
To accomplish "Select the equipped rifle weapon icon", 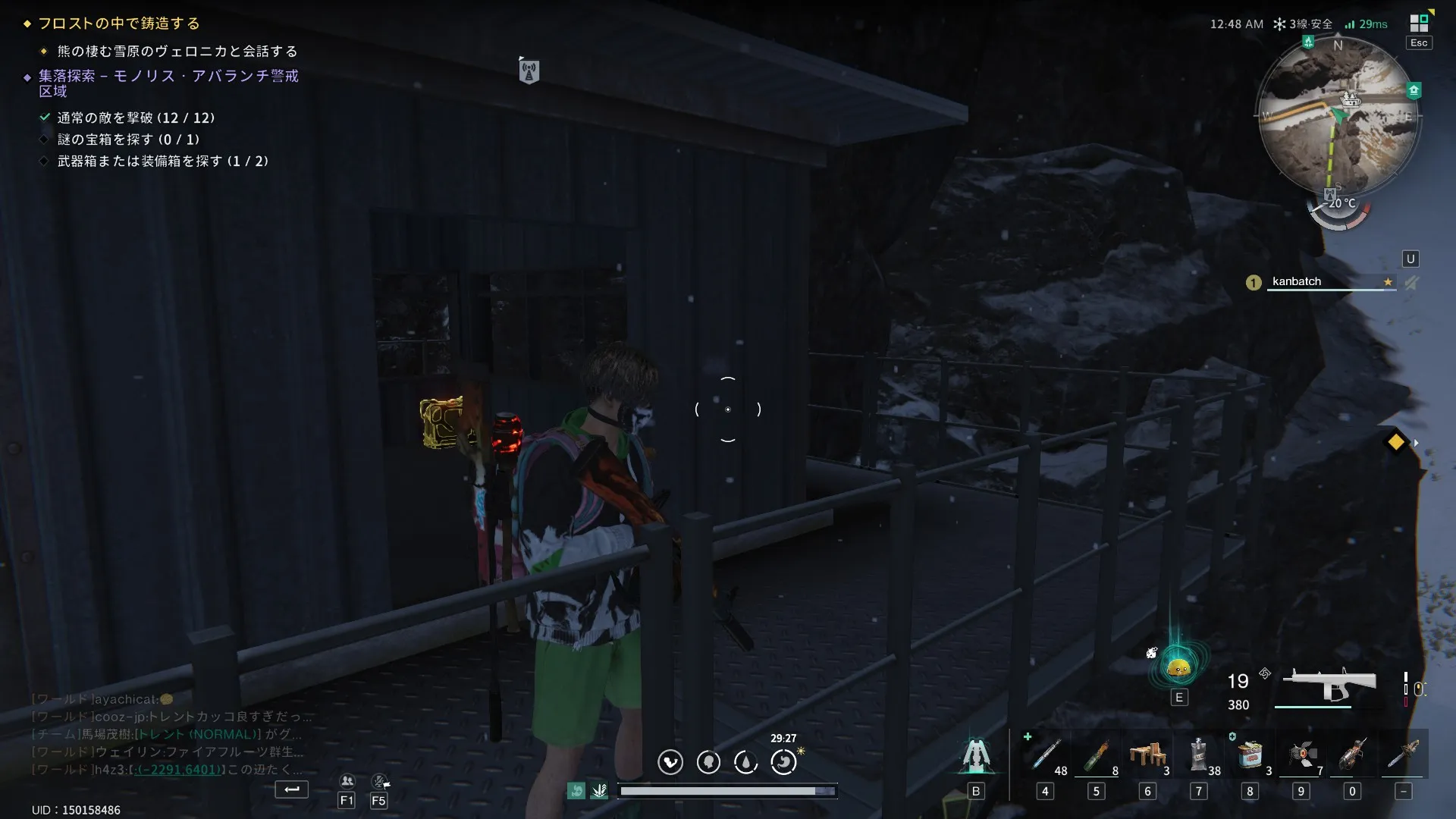I will click(x=1329, y=685).
